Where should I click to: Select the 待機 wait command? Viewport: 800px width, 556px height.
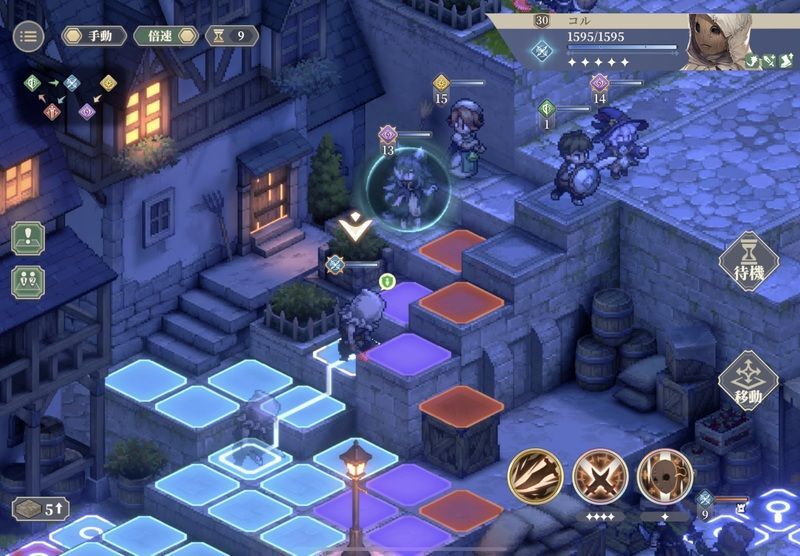747,262
